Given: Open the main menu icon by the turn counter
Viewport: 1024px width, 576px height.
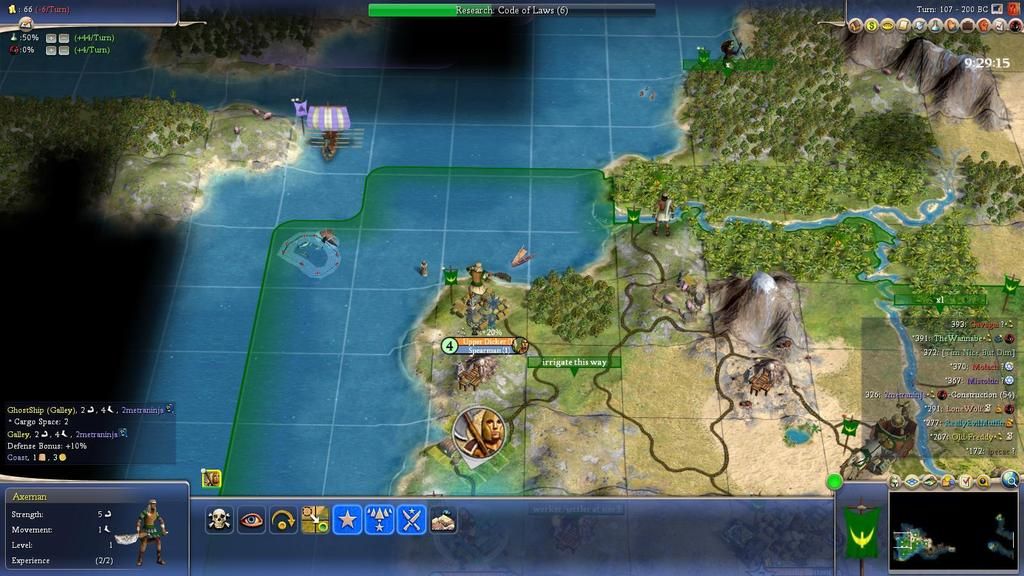Looking at the screenshot, I should (997, 10).
